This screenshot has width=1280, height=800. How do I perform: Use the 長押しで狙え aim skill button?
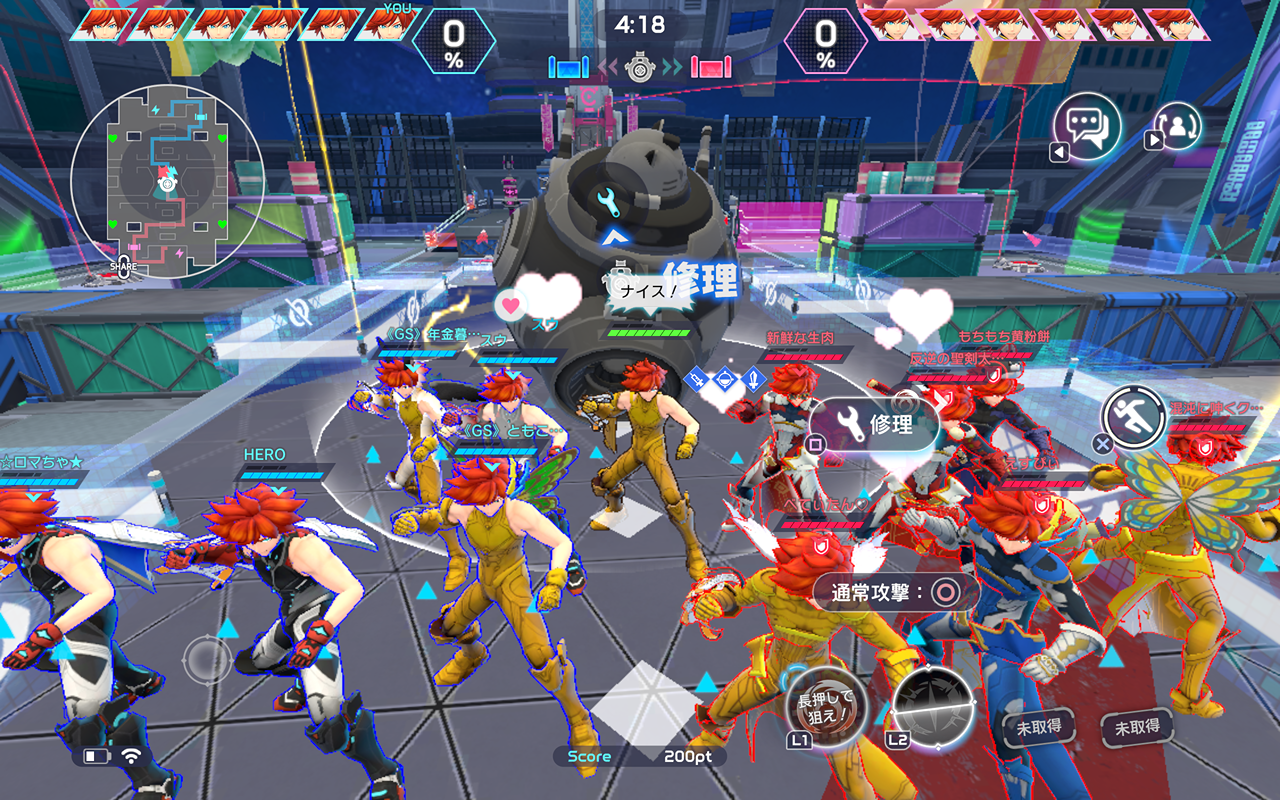826,702
